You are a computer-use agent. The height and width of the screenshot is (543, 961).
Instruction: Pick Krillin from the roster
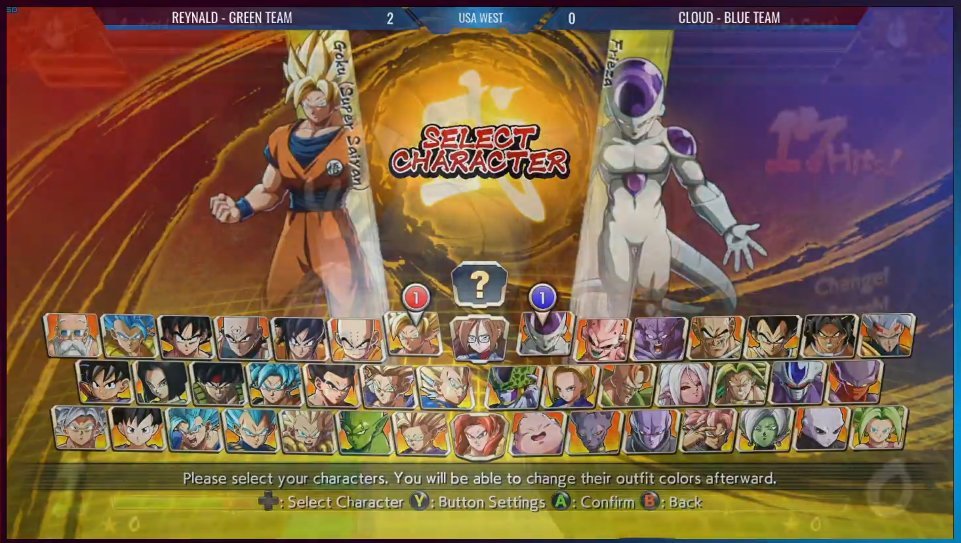click(x=357, y=338)
